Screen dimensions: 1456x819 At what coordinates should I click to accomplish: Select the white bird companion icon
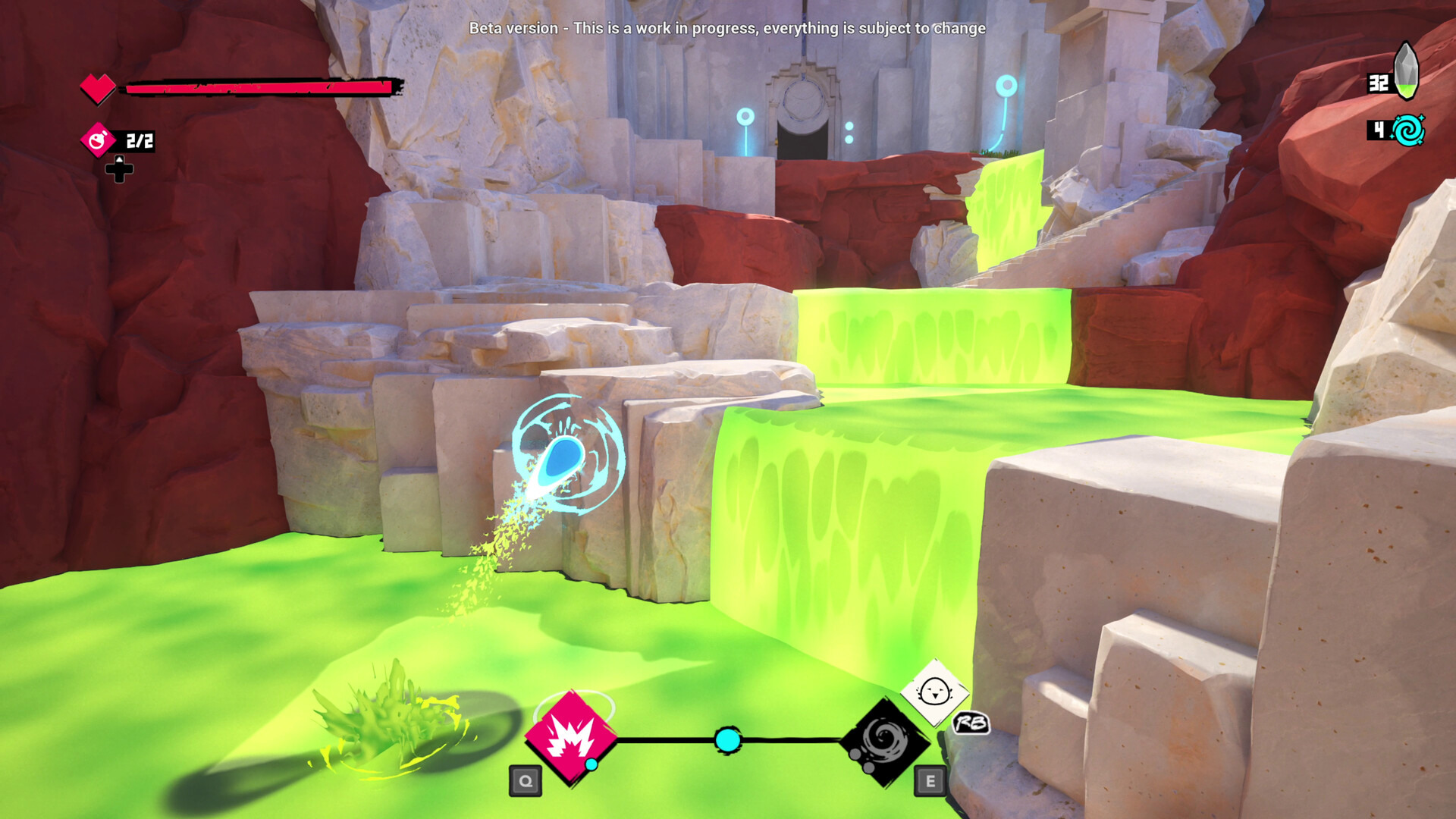934,692
